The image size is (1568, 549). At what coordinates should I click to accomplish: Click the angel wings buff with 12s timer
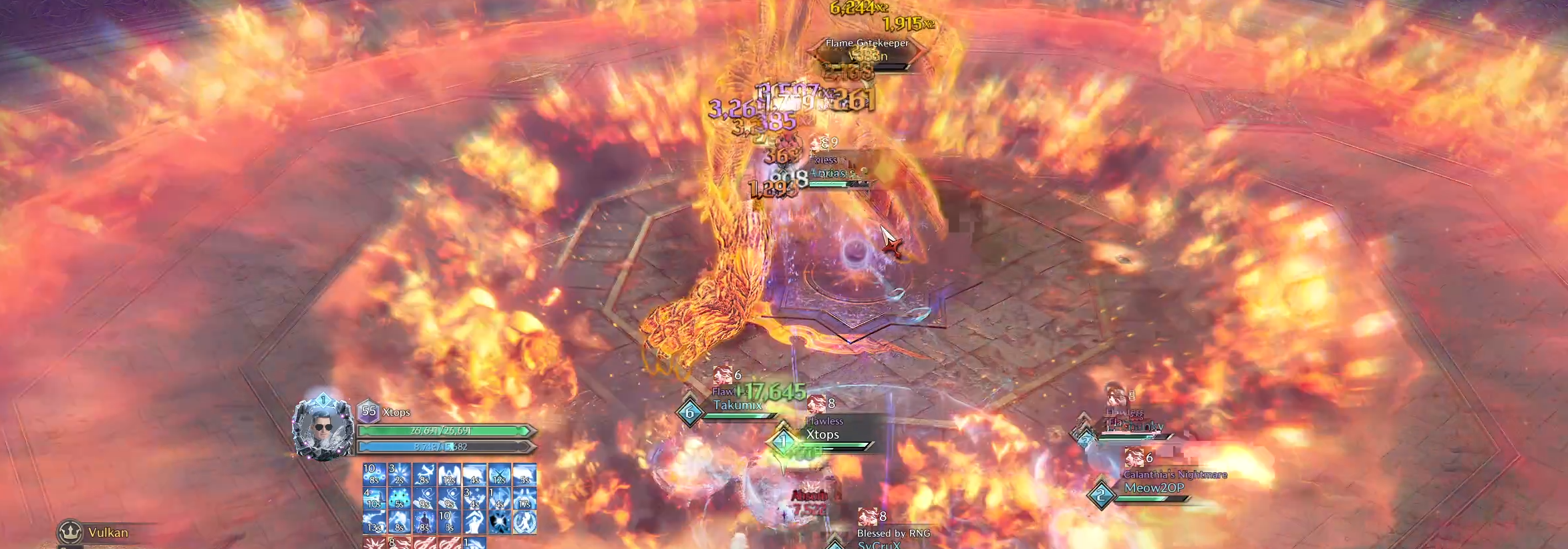pyautogui.click(x=450, y=474)
